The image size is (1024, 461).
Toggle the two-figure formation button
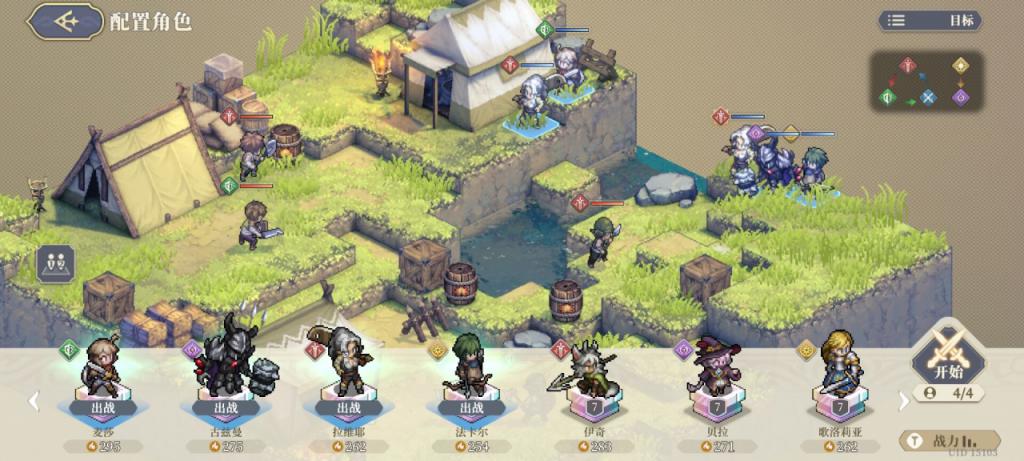(56, 265)
